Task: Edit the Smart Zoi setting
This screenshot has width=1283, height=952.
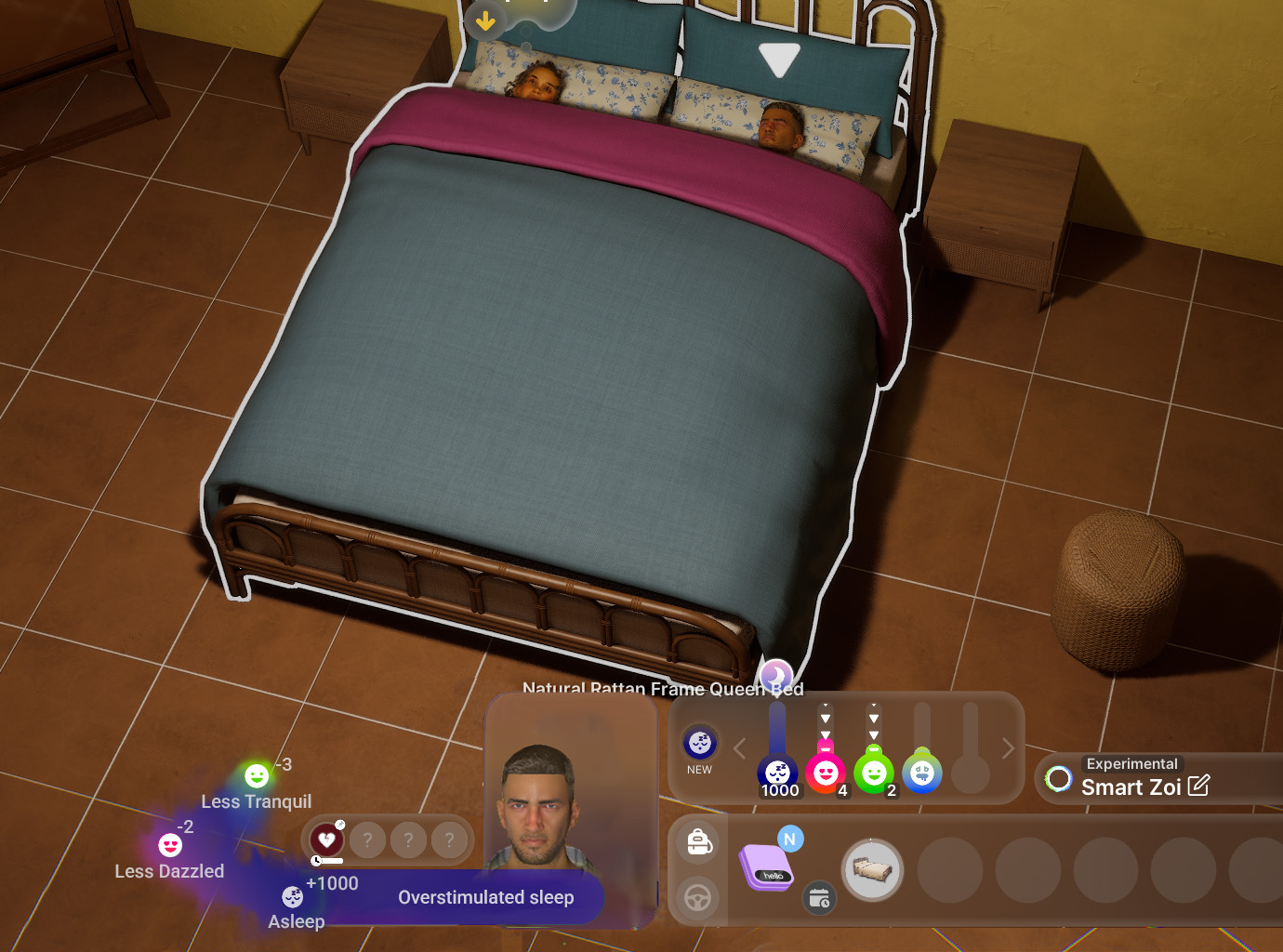Action: coord(1198,786)
